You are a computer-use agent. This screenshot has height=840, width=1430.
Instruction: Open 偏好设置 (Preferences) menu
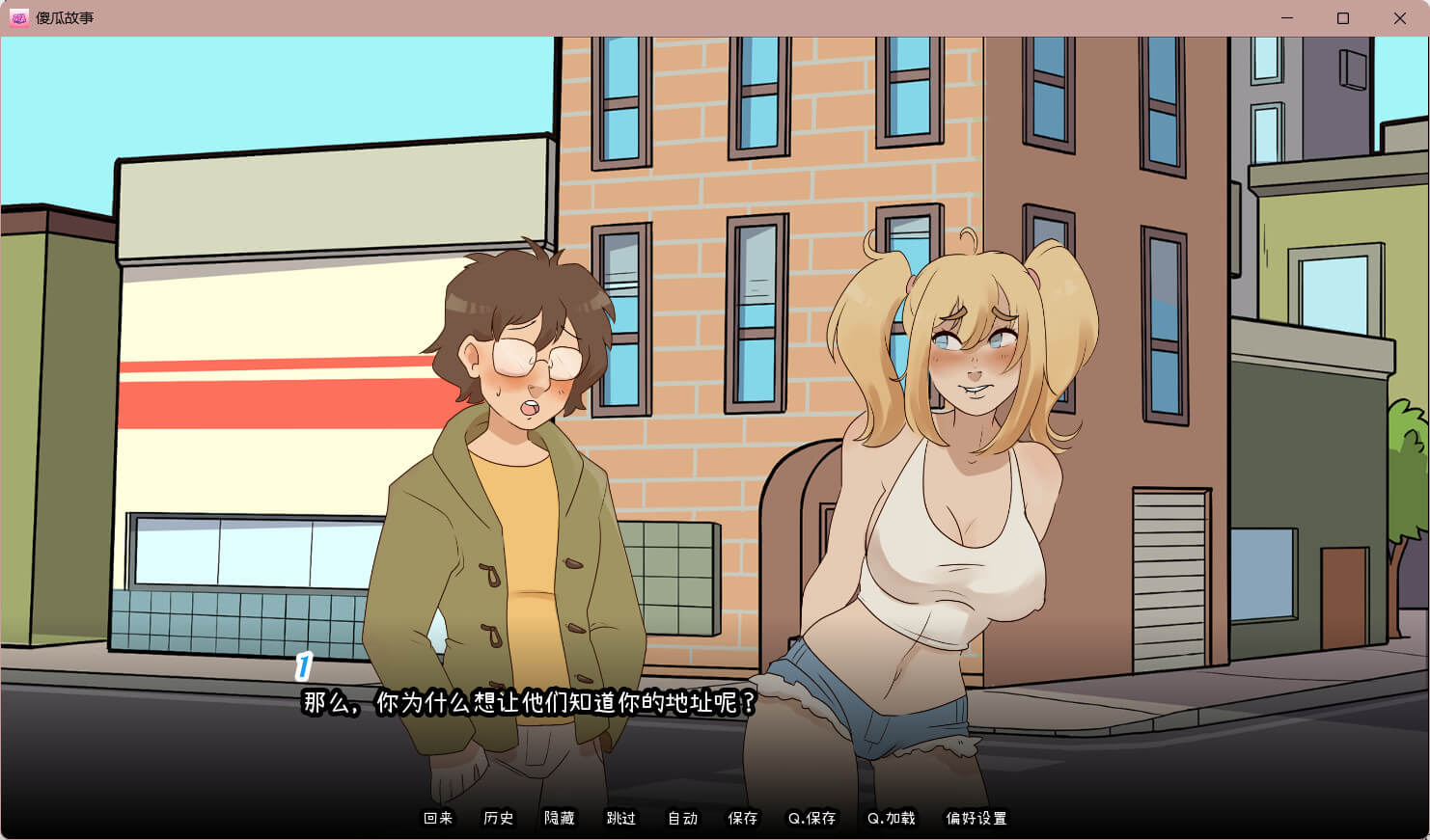[976, 818]
